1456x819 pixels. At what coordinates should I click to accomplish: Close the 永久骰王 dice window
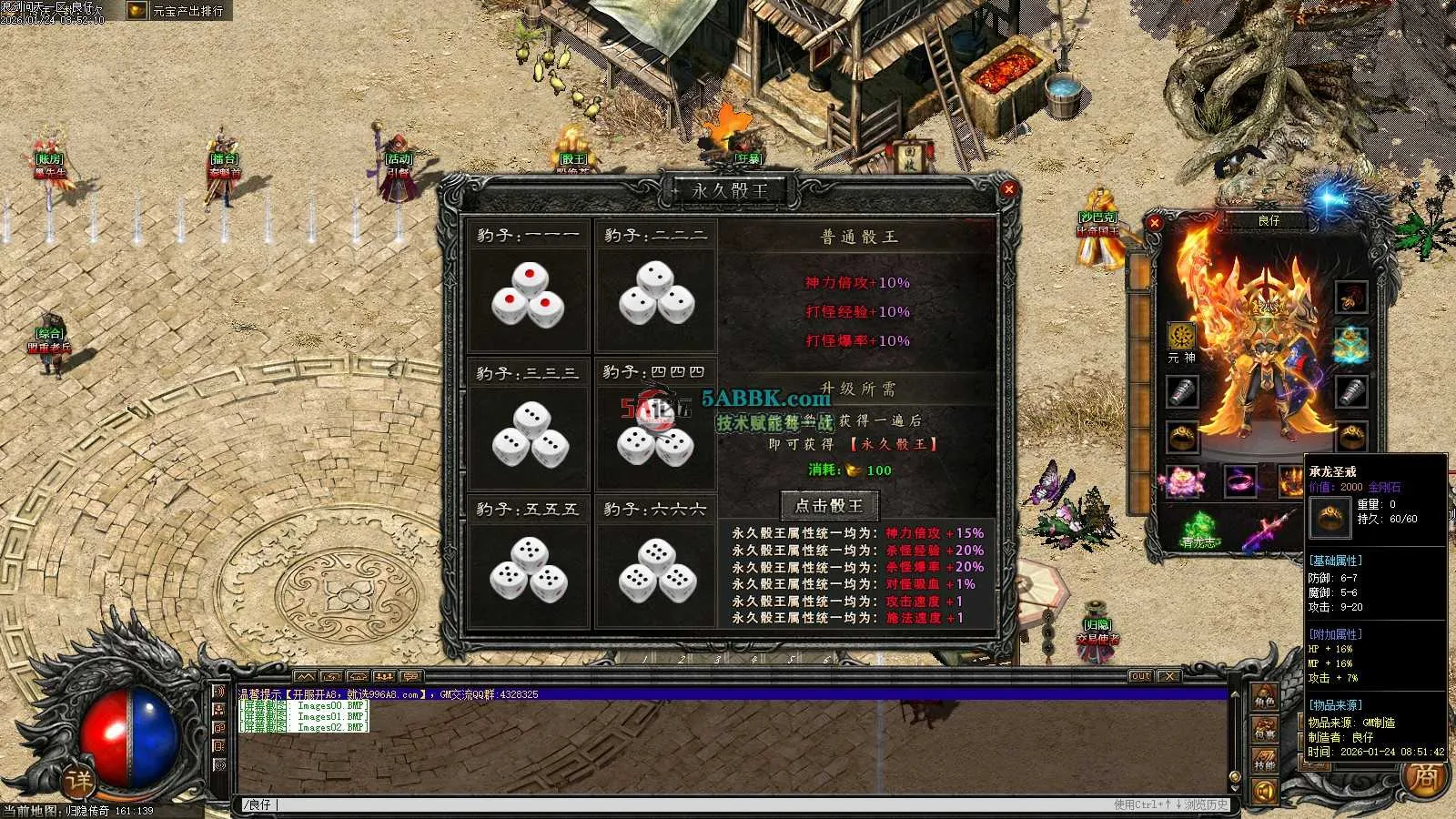tap(1008, 189)
